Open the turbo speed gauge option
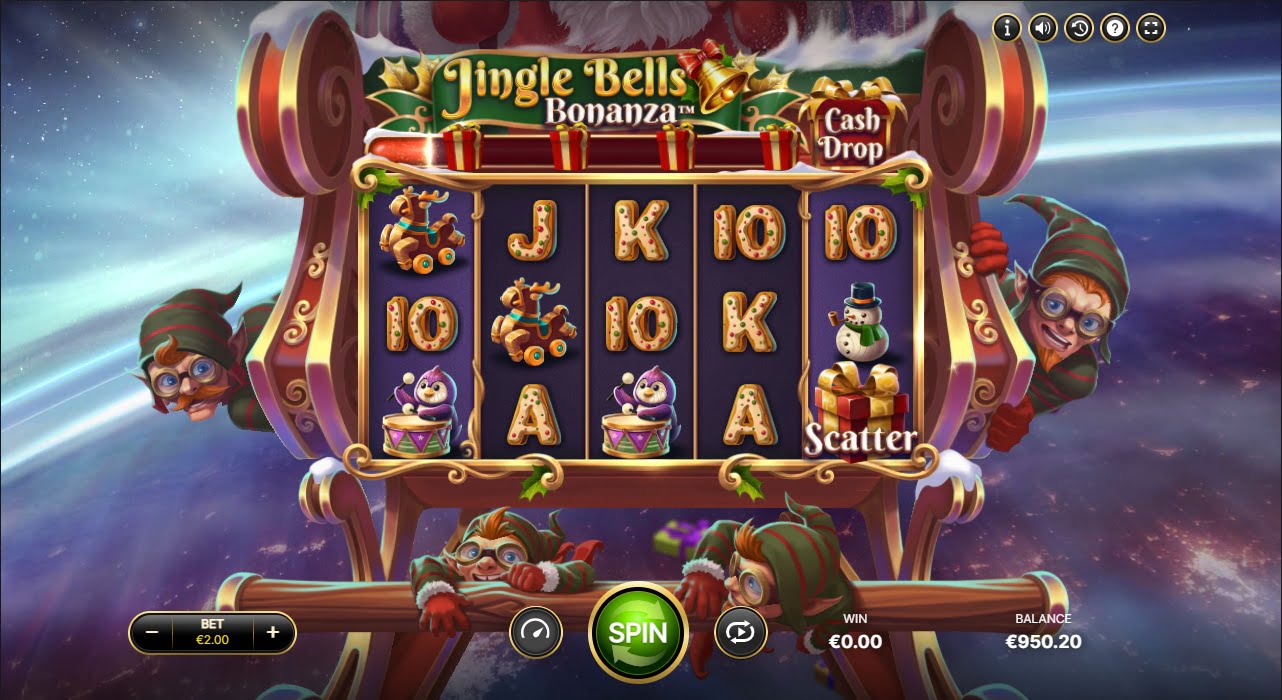The height and width of the screenshot is (700, 1282). pyautogui.click(x=536, y=632)
